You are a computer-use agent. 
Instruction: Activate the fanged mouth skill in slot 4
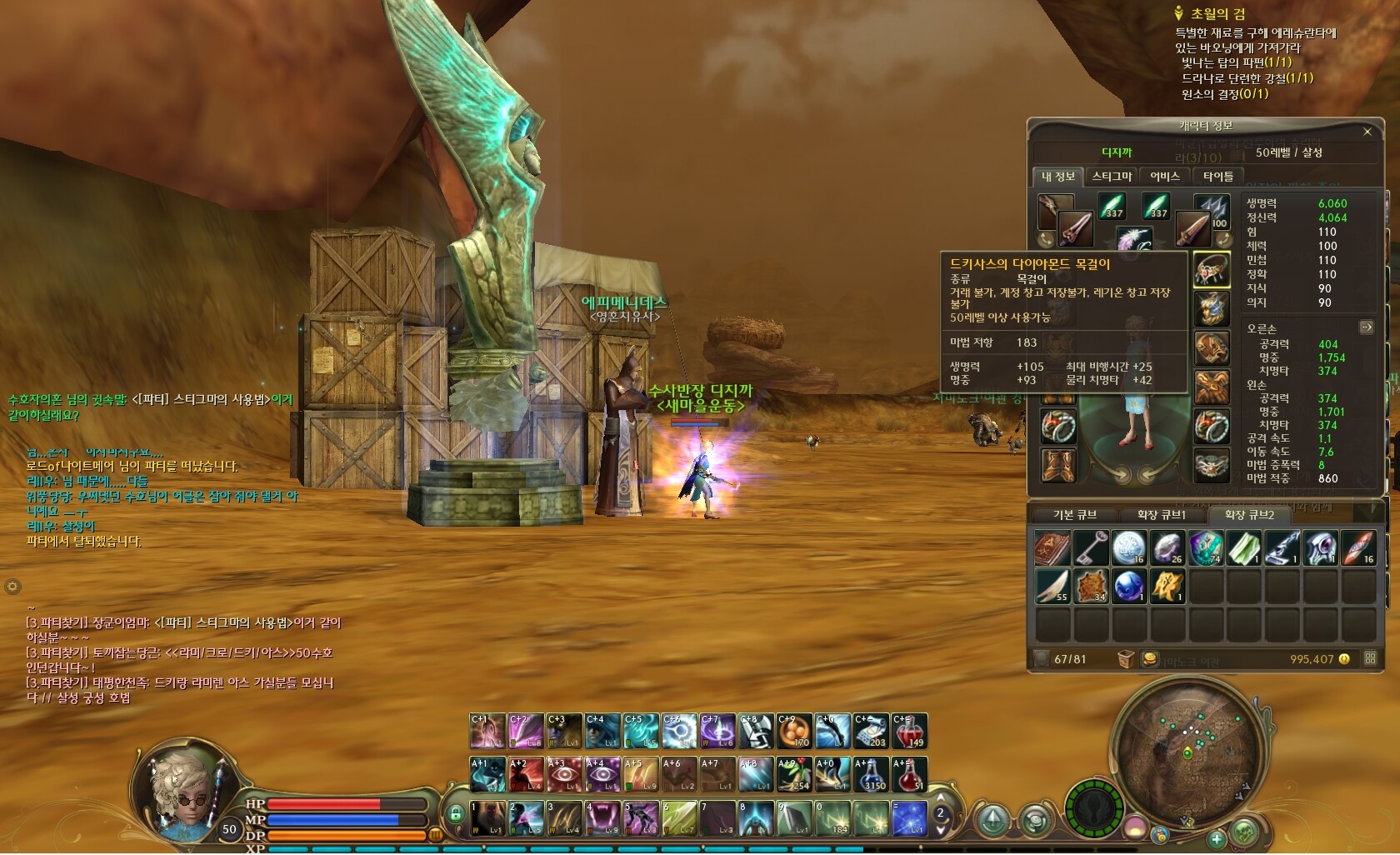602,818
